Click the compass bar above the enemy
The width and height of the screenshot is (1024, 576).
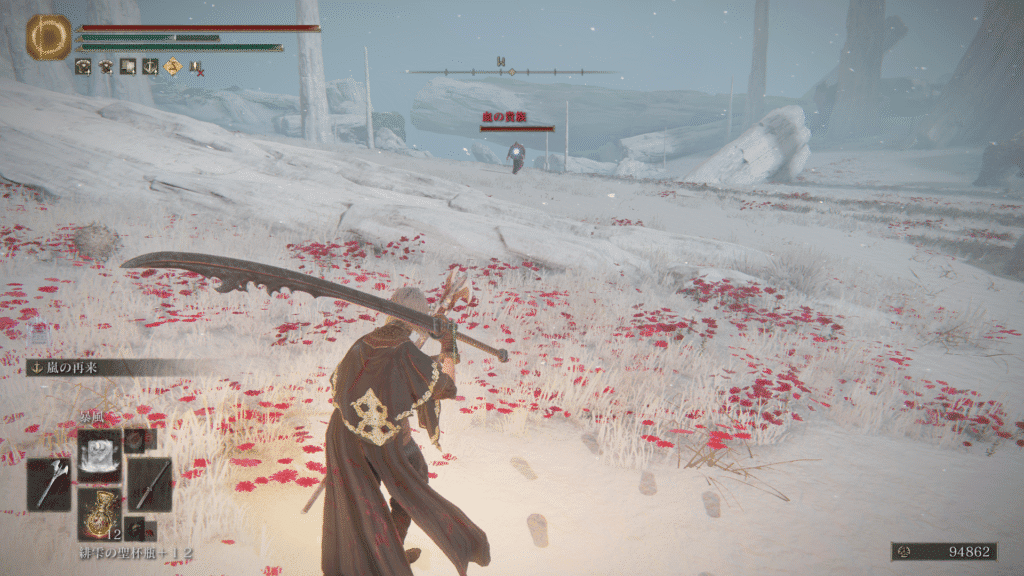point(512,71)
